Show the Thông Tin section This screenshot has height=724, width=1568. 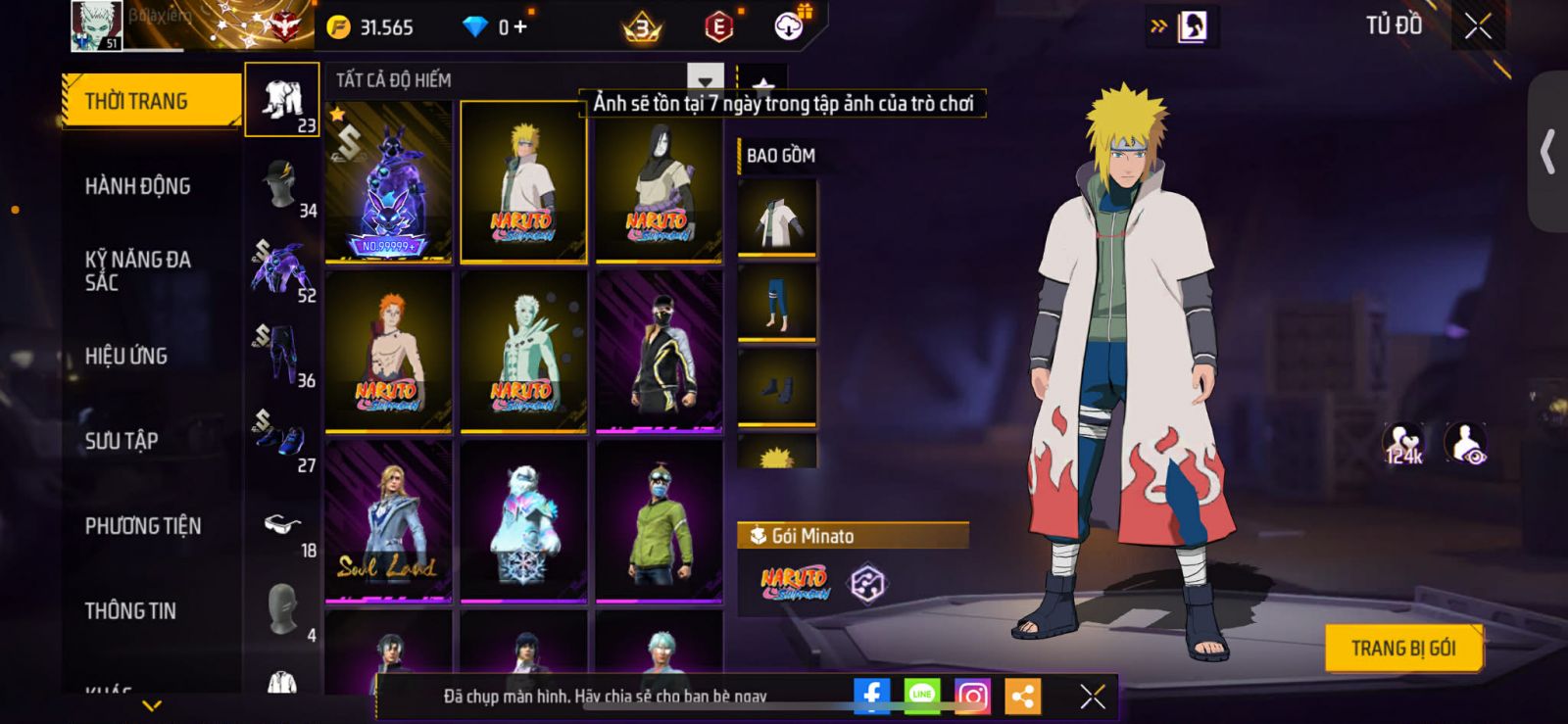(130, 611)
